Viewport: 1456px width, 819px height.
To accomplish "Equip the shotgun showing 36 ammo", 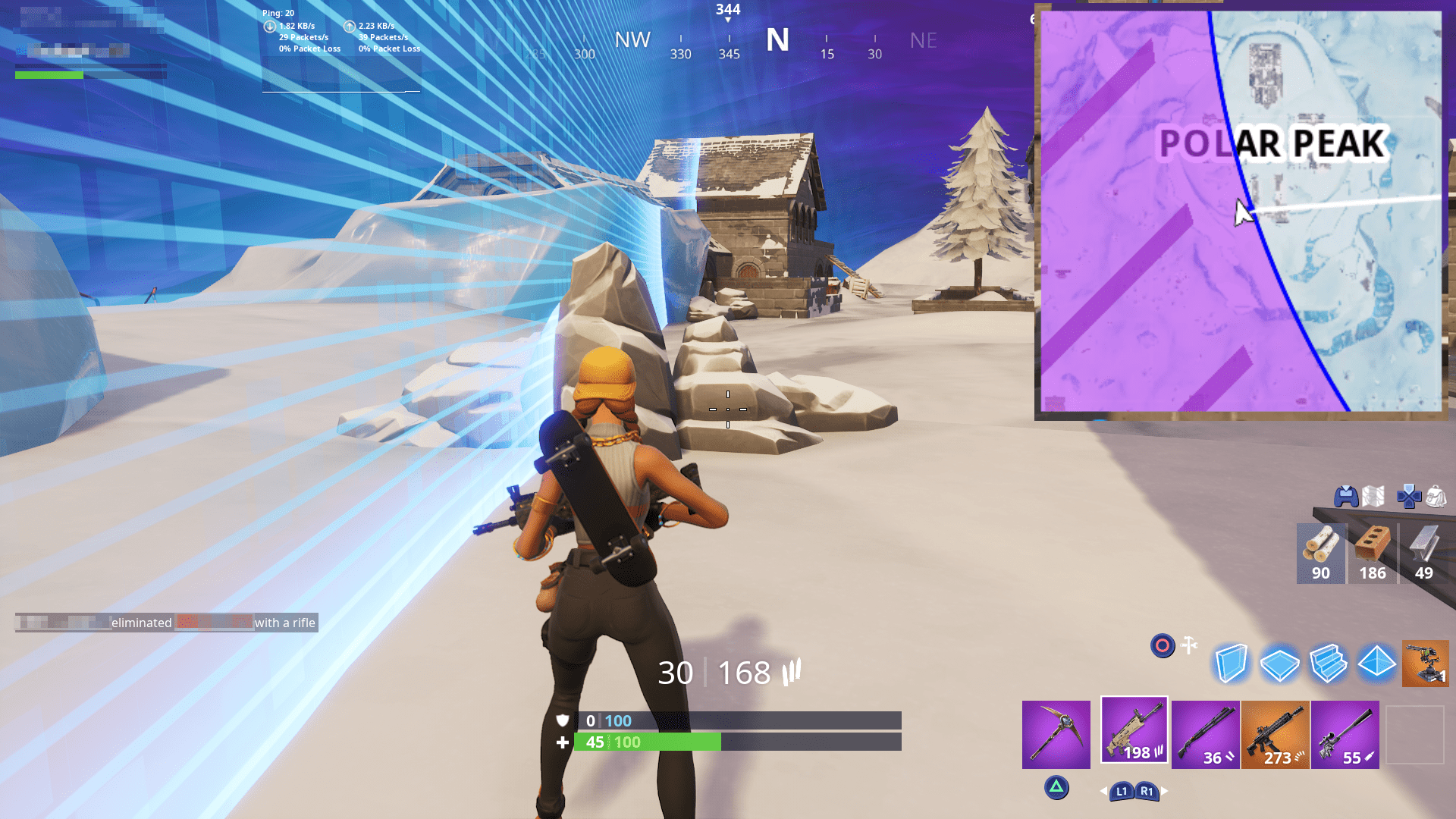I will pos(1205,733).
